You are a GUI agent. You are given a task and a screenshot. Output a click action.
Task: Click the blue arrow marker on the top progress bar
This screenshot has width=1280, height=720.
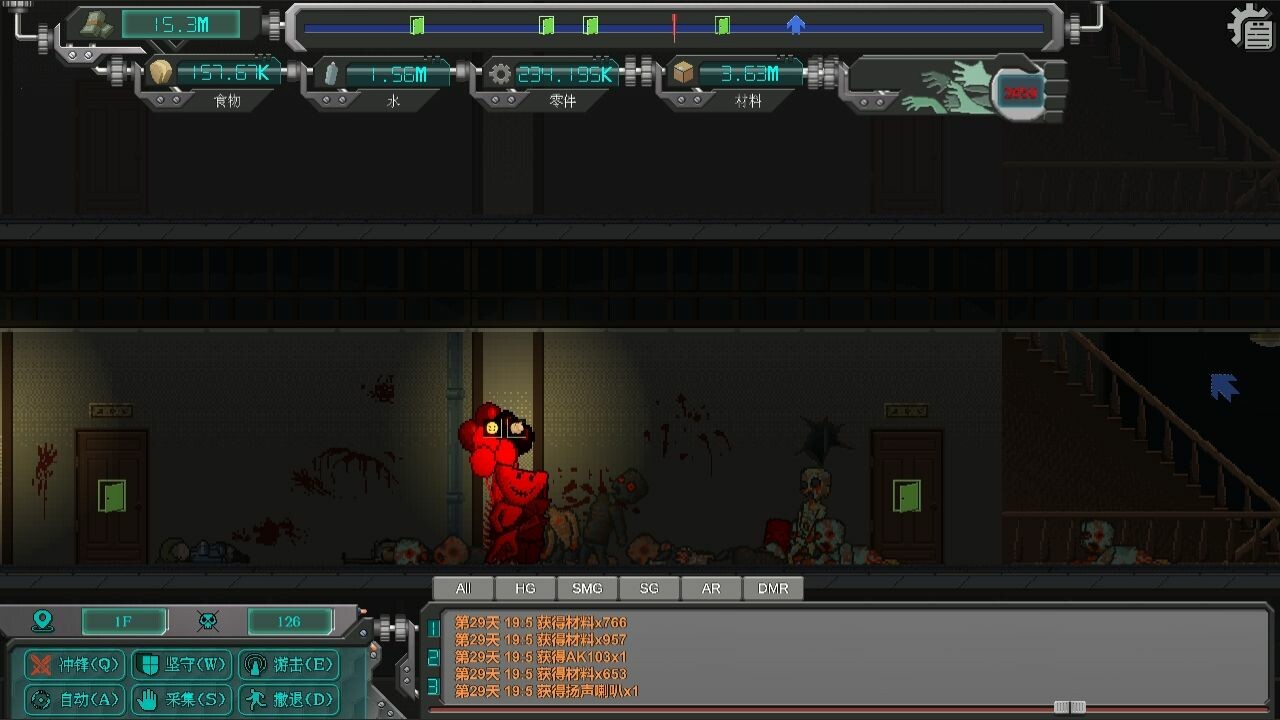point(795,27)
